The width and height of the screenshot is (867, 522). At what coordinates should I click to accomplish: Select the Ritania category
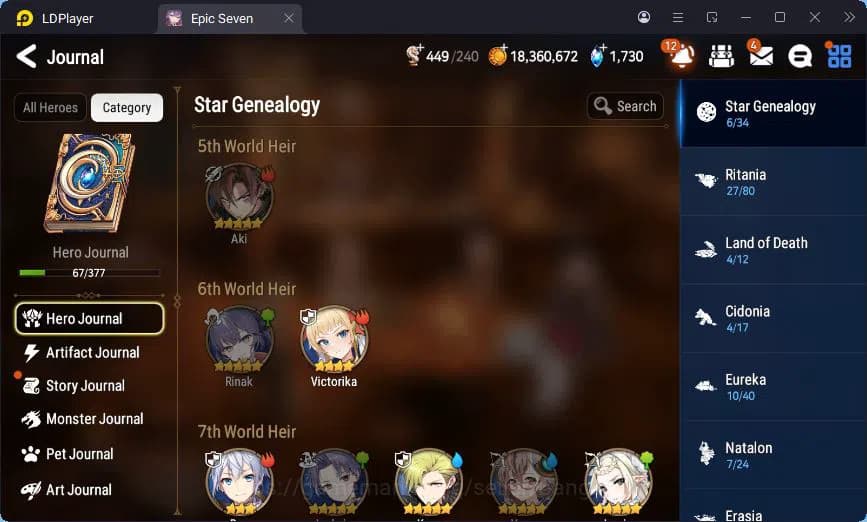(x=772, y=182)
